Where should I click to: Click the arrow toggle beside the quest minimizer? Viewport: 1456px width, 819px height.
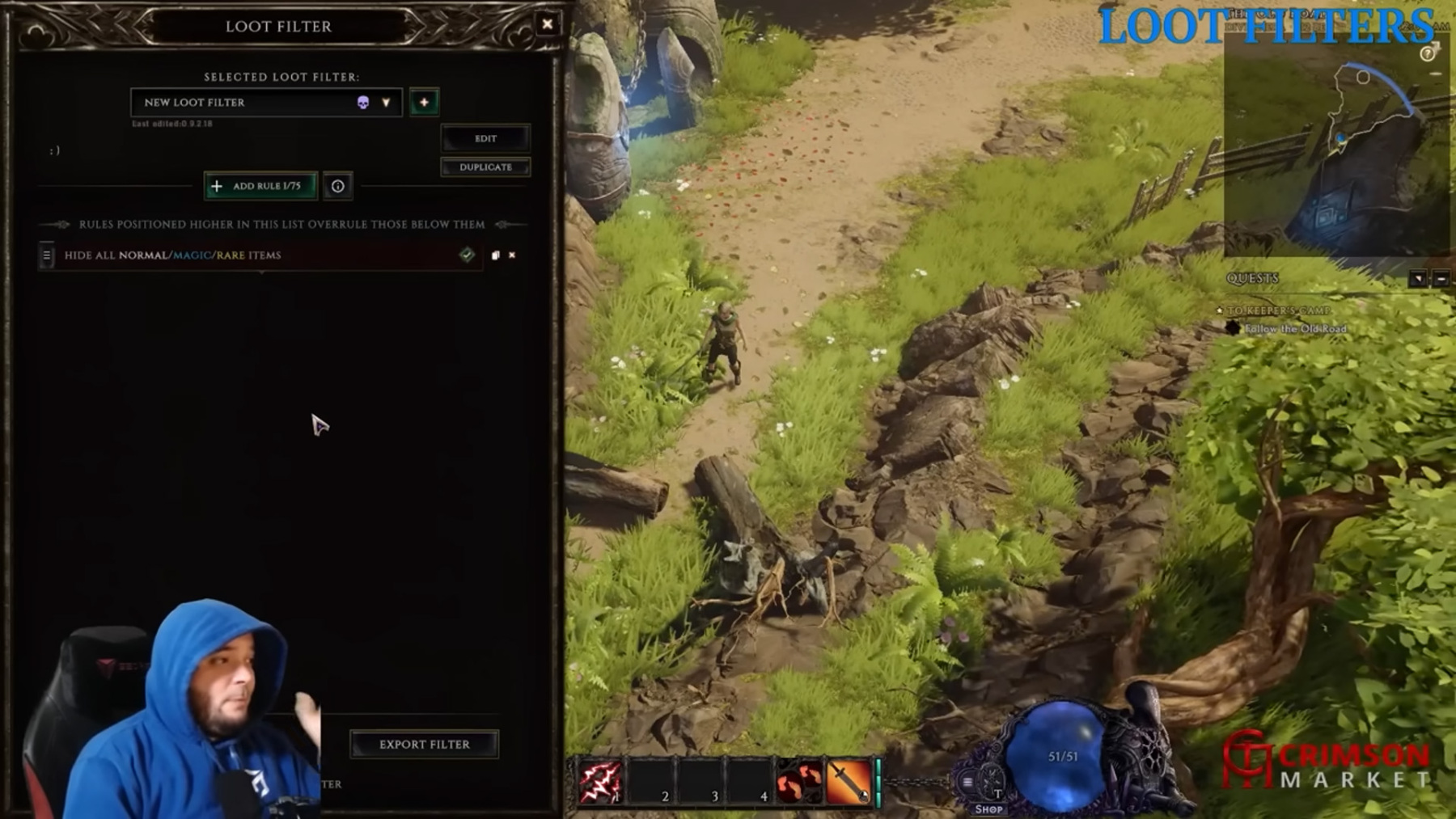coord(1419,279)
